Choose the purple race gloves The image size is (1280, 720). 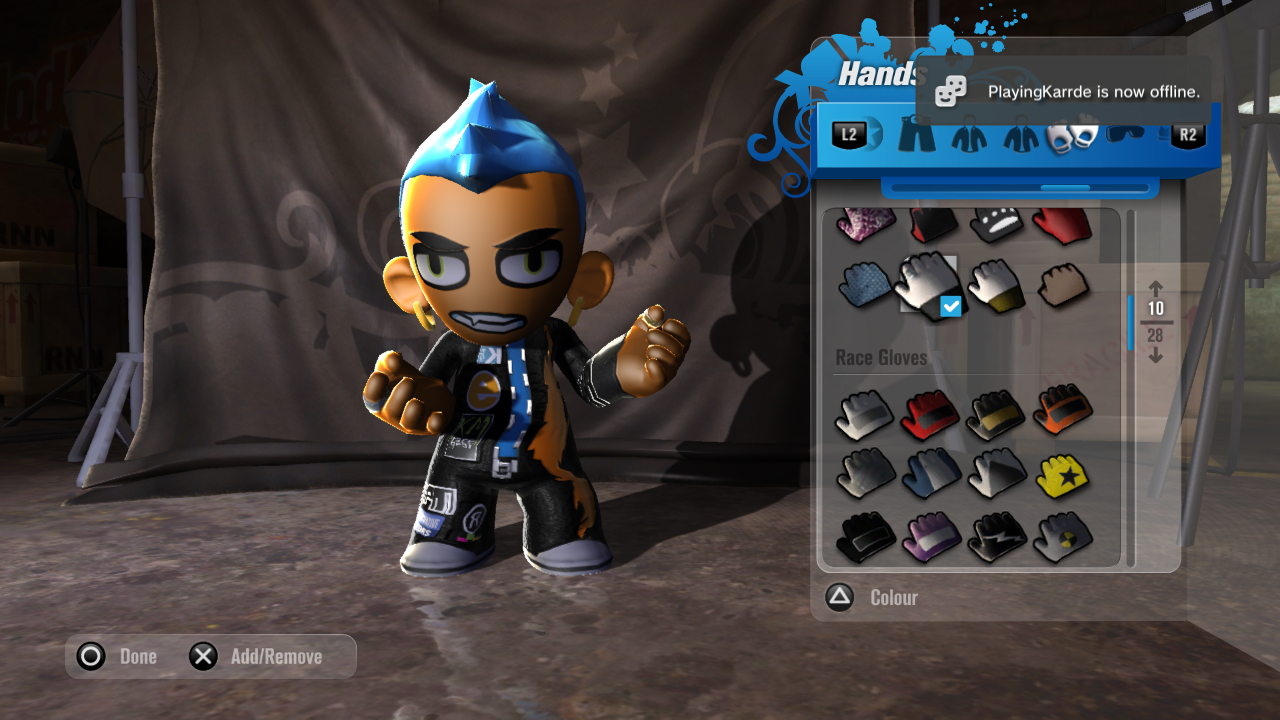point(930,537)
